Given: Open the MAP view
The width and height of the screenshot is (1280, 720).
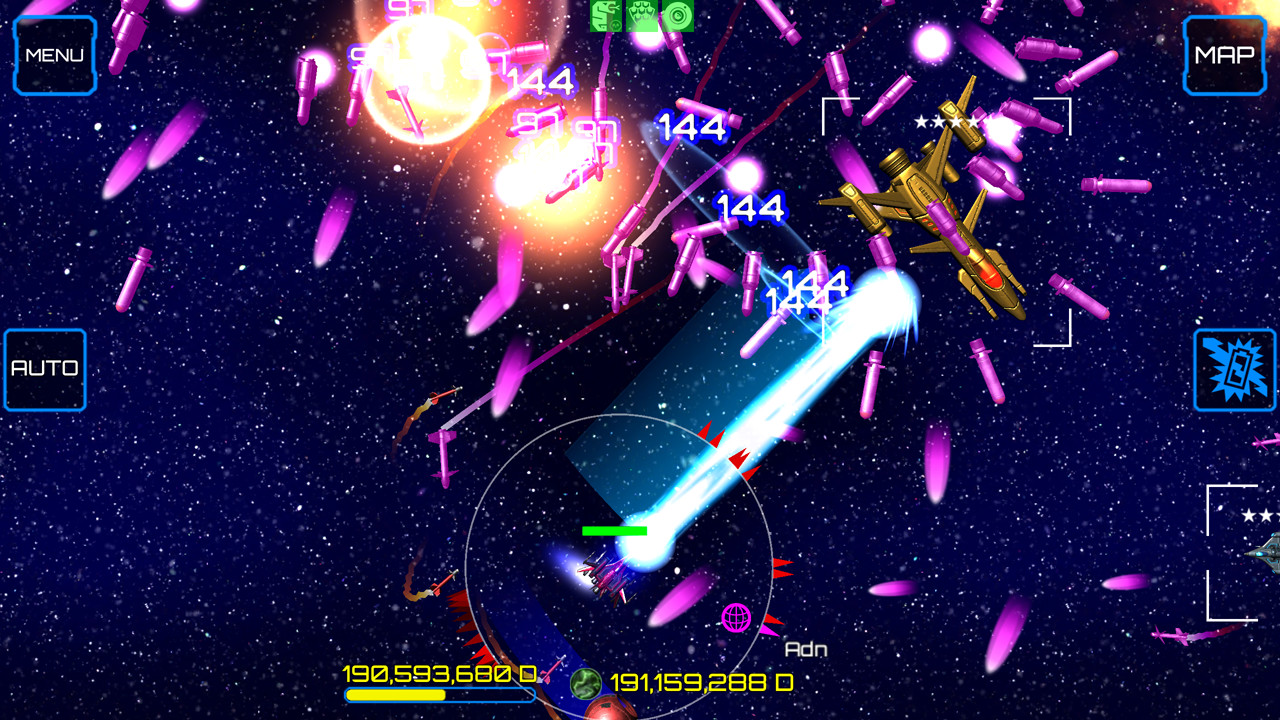Looking at the screenshot, I should coord(1224,55).
